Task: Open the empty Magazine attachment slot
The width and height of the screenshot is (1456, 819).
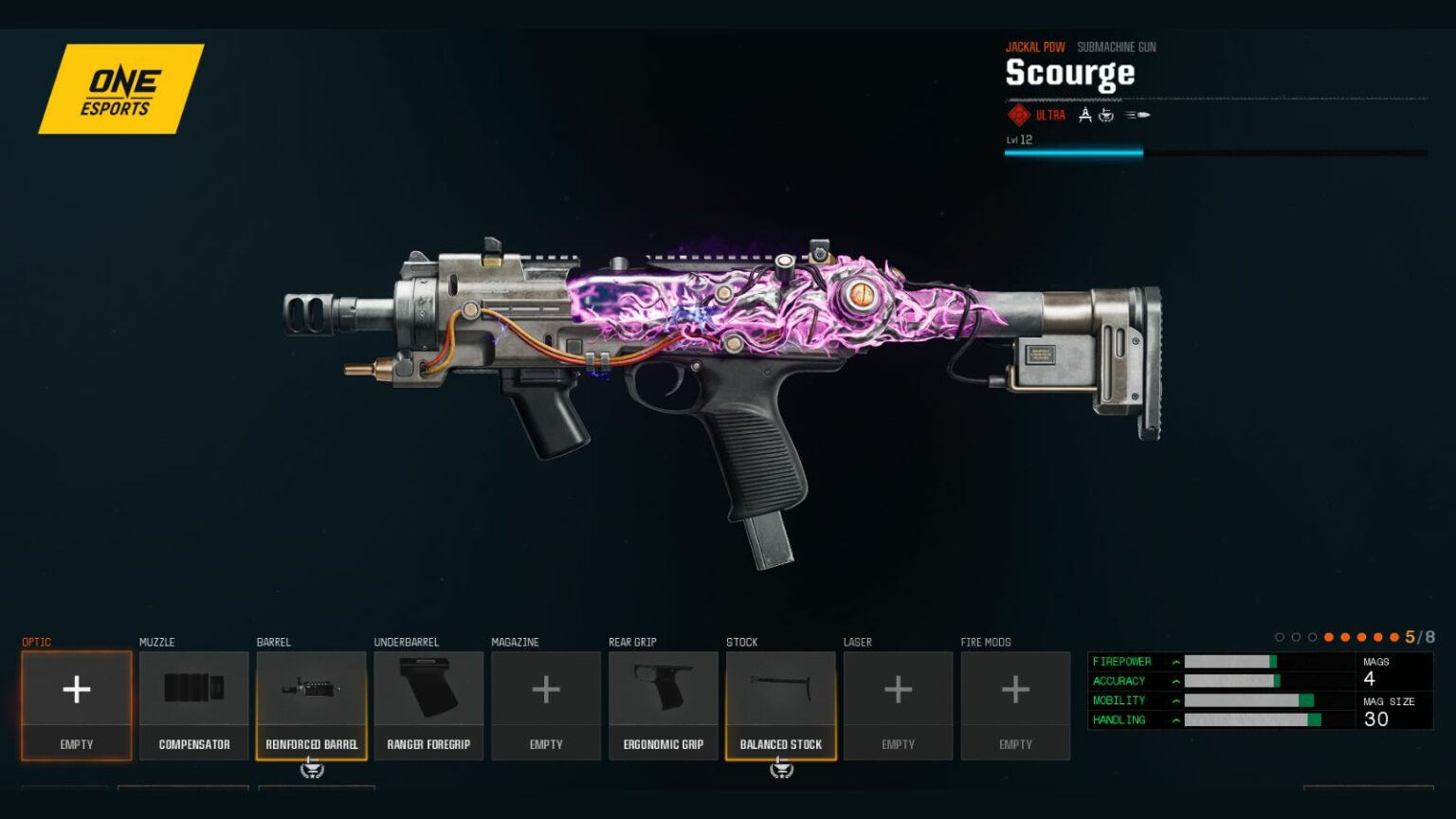Action: pos(546,704)
